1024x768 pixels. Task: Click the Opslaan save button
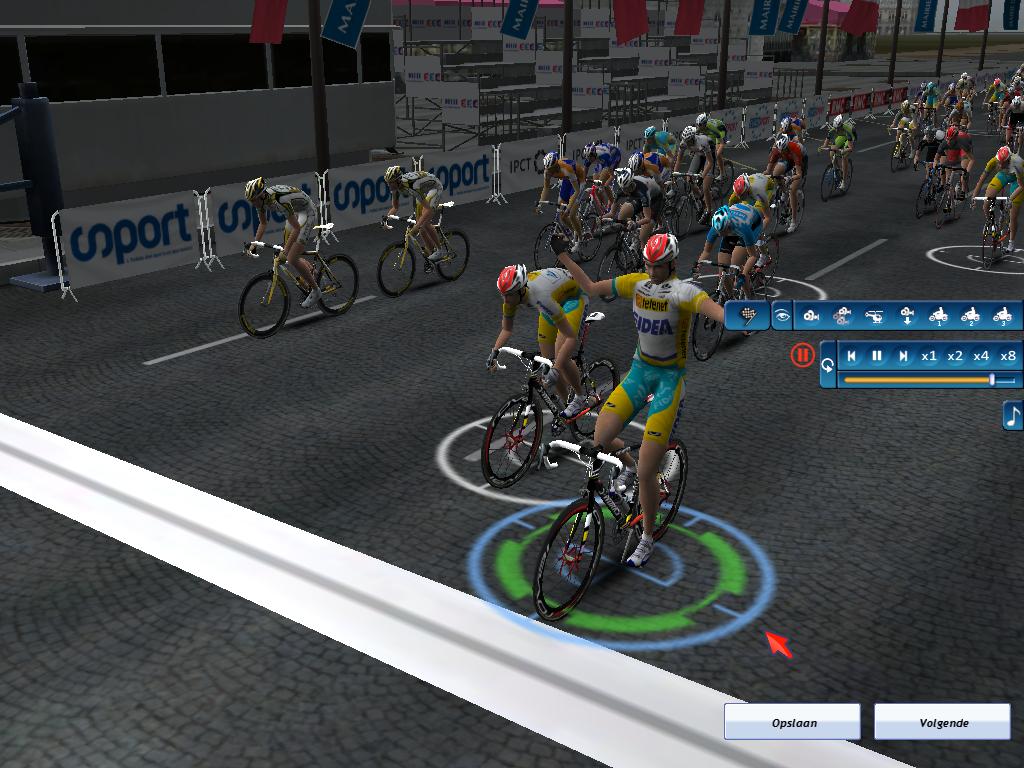coord(792,722)
